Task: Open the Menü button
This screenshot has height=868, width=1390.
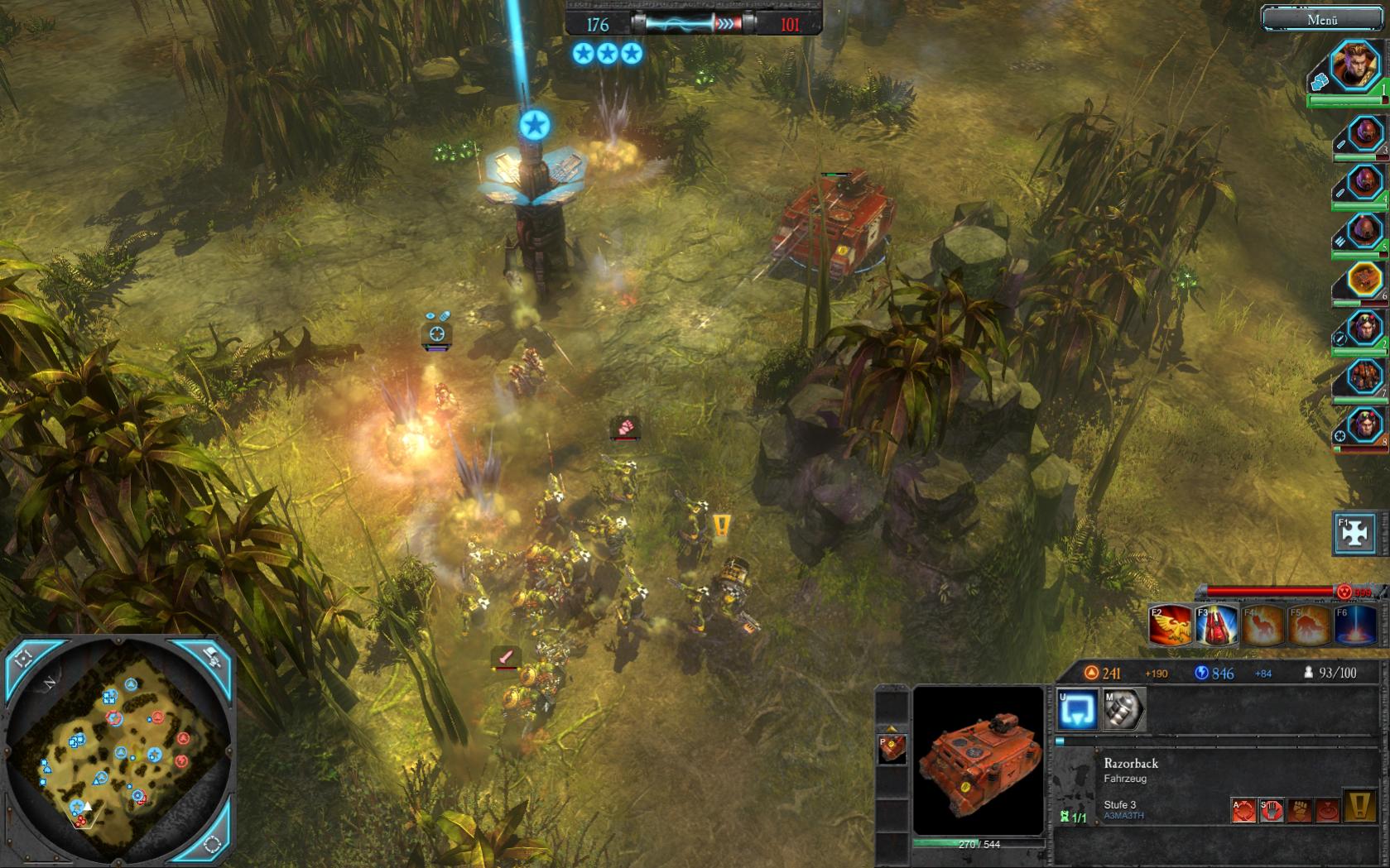Action: (x=1322, y=19)
